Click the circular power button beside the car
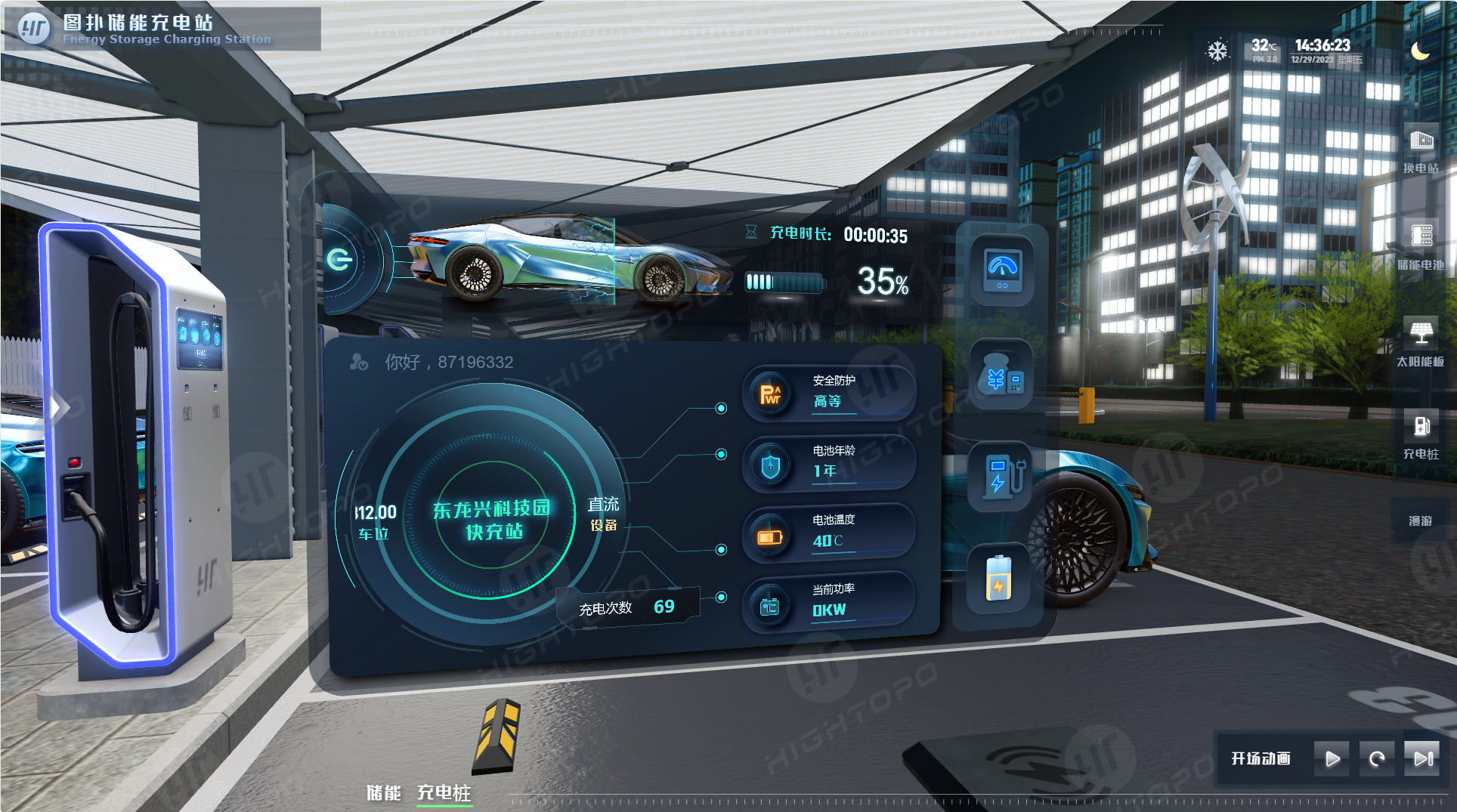The height and width of the screenshot is (812, 1457). coord(339,260)
